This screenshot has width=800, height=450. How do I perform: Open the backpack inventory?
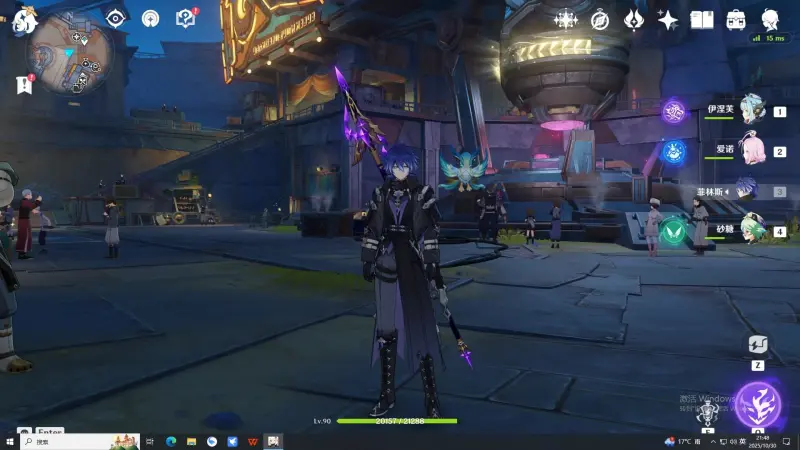736,19
